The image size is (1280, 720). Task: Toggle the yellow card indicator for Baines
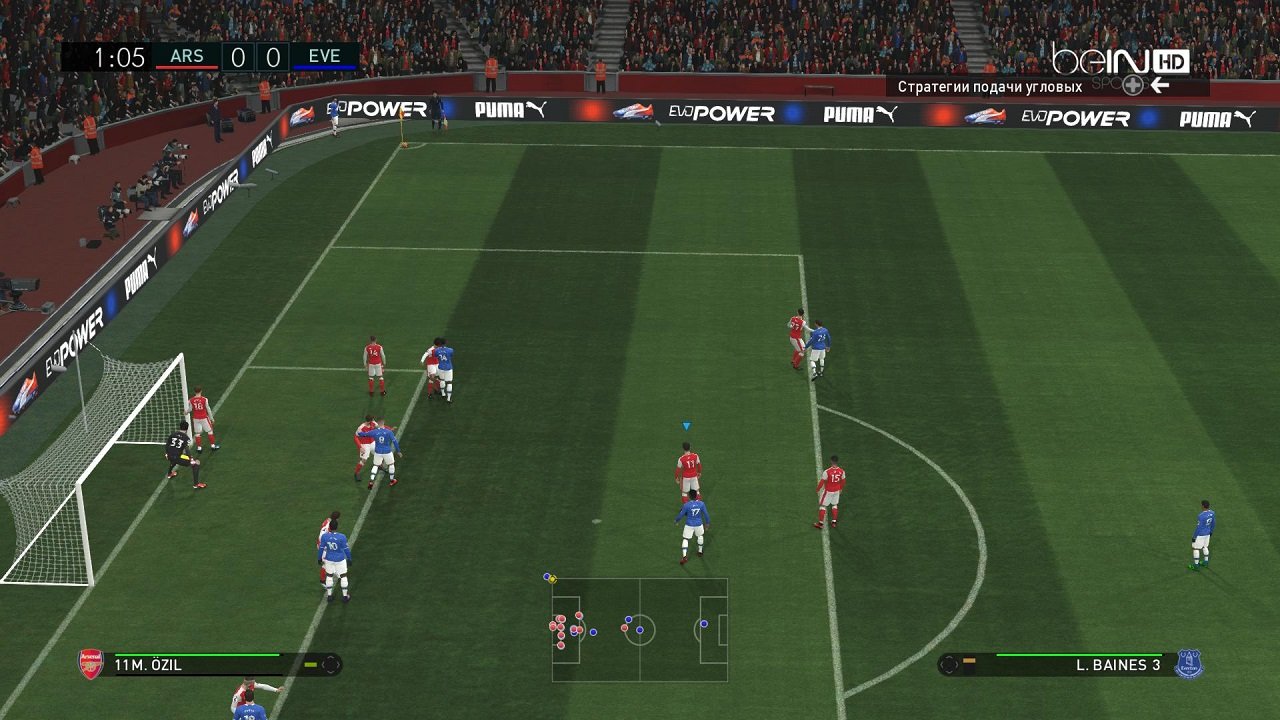point(969,660)
